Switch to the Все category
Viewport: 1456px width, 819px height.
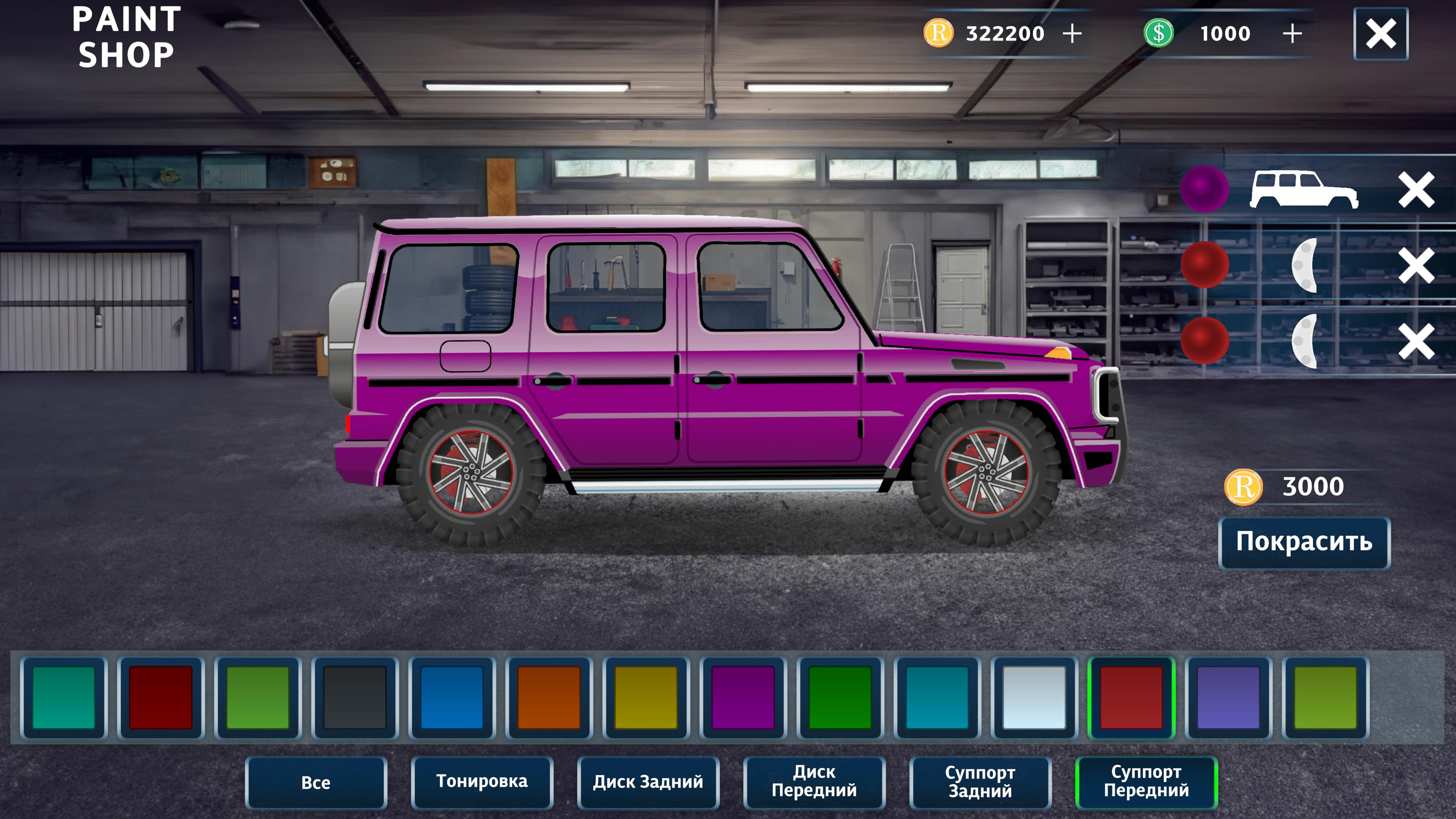pyautogui.click(x=316, y=783)
